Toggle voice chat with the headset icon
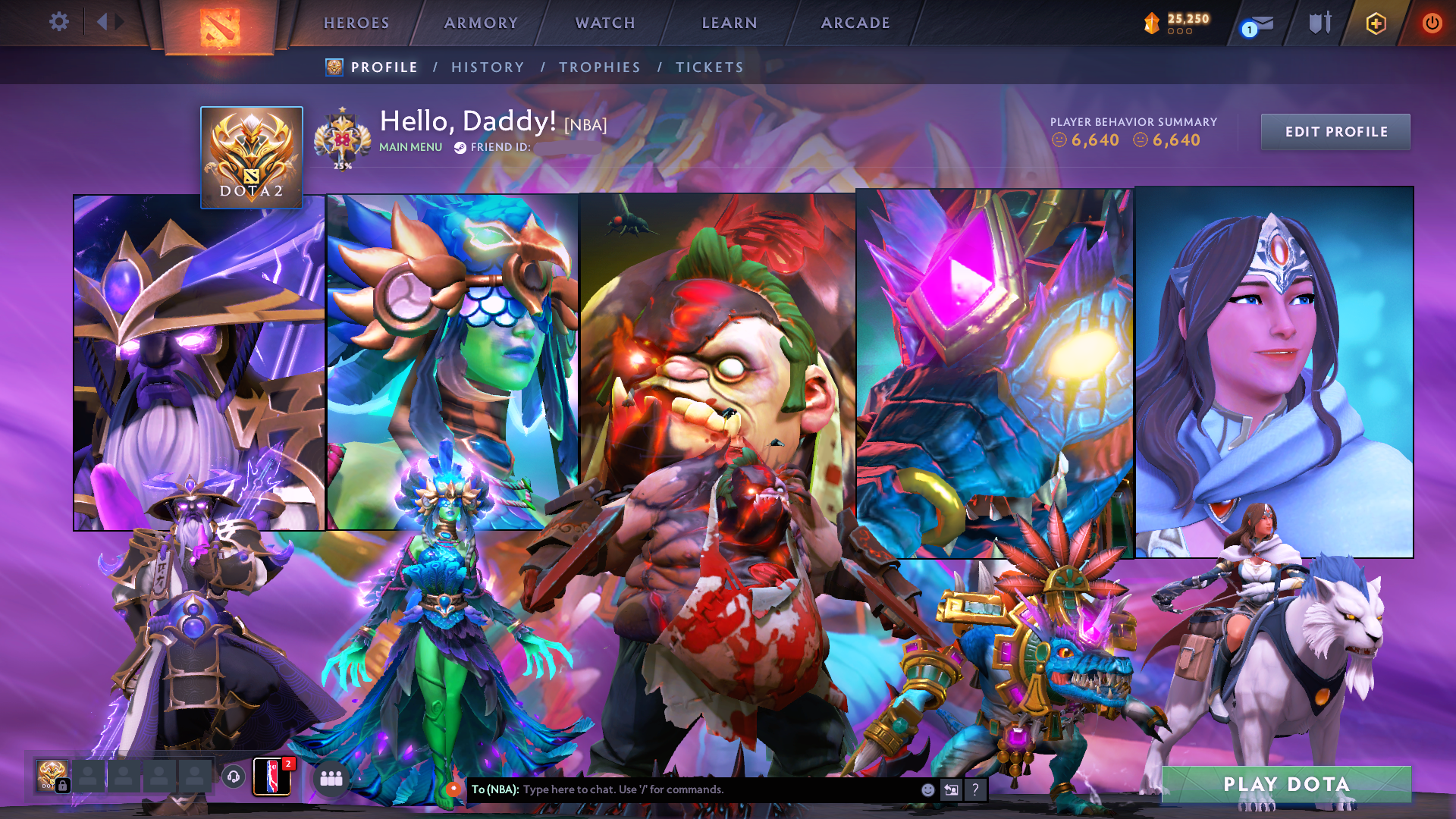 pos(232,778)
